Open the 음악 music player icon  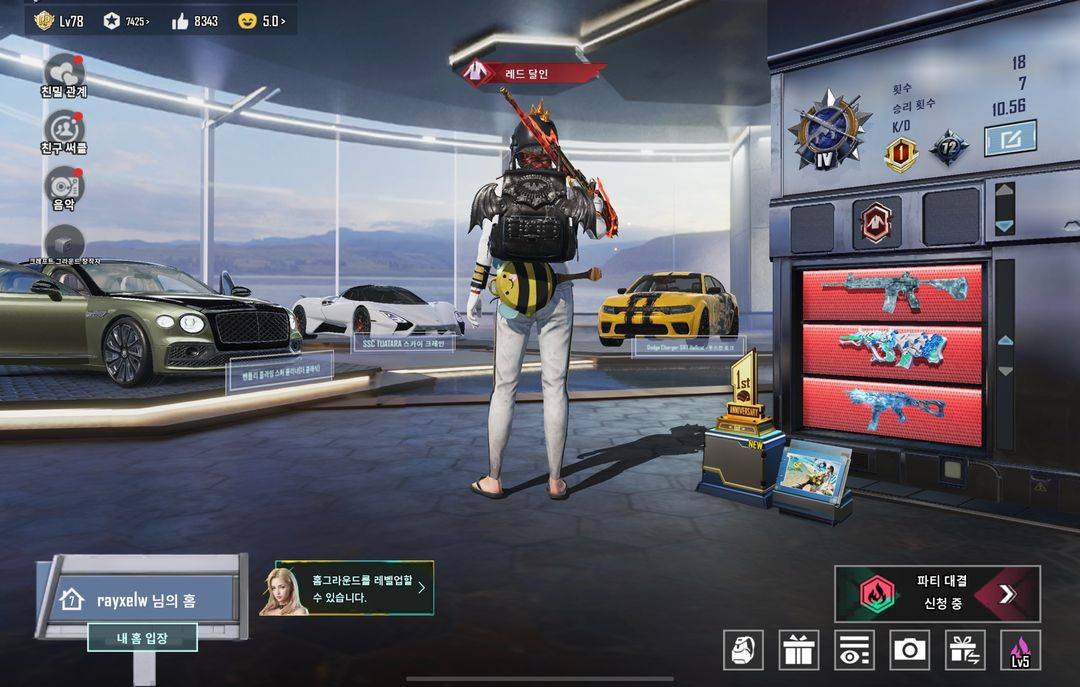pyautogui.click(x=64, y=184)
